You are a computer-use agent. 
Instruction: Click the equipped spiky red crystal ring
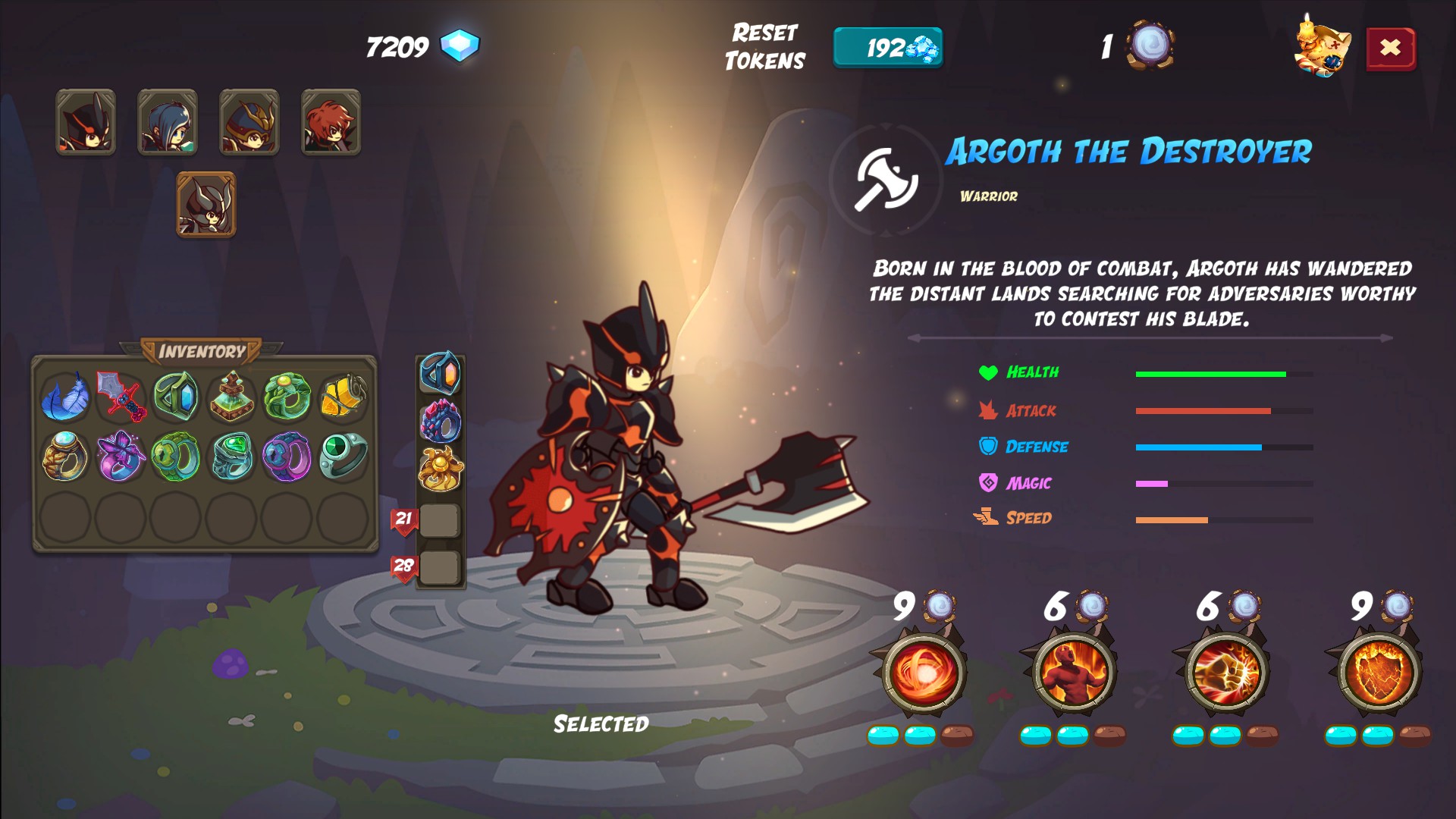point(441,422)
